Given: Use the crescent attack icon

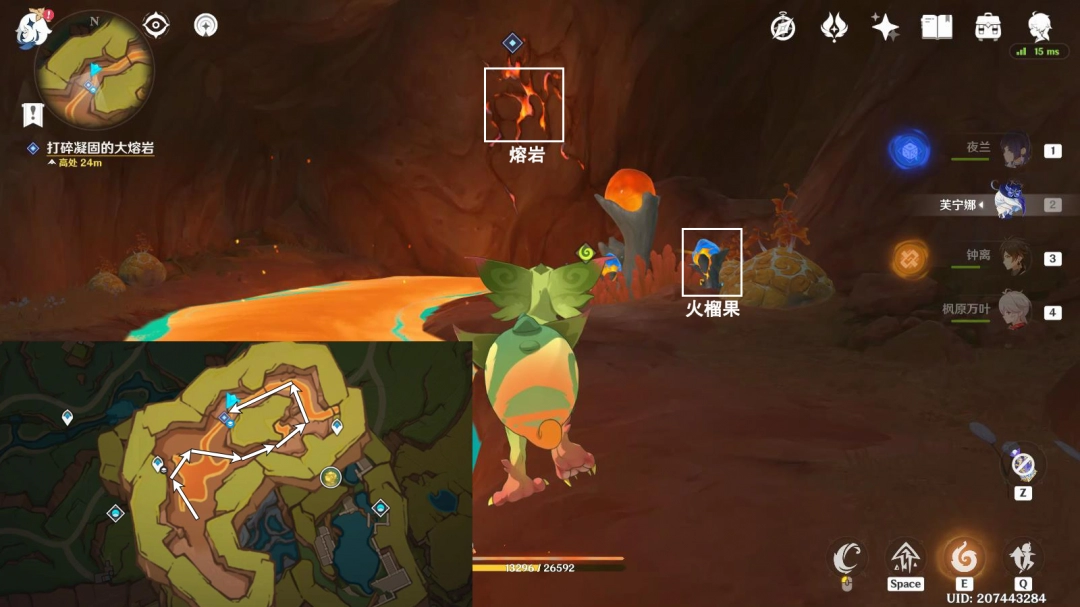Looking at the screenshot, I should click(848, 558).
